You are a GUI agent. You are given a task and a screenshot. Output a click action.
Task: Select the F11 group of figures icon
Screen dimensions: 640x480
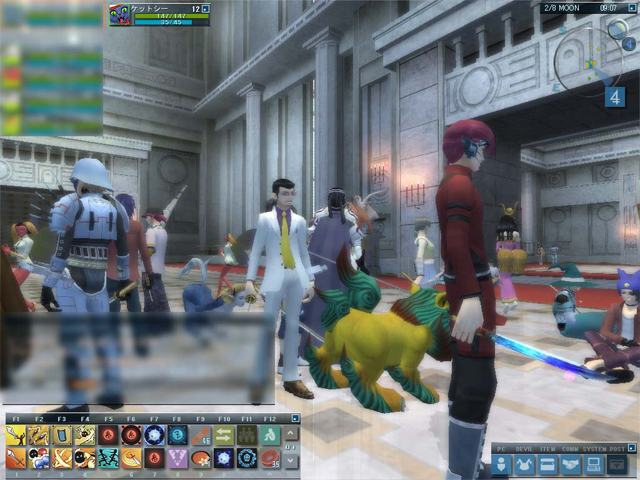247,435
